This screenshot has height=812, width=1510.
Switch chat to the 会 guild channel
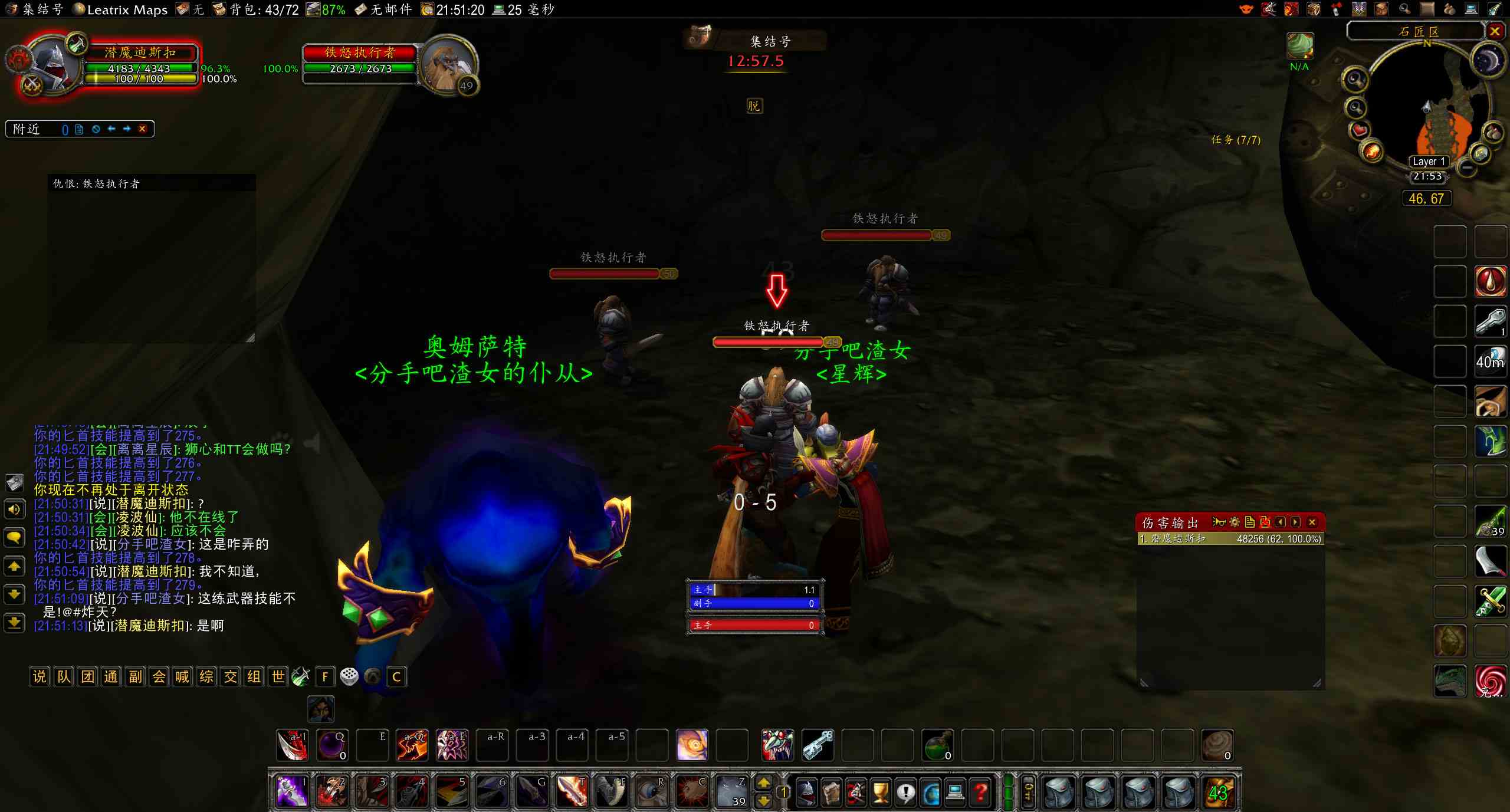(x=159, y=676)
